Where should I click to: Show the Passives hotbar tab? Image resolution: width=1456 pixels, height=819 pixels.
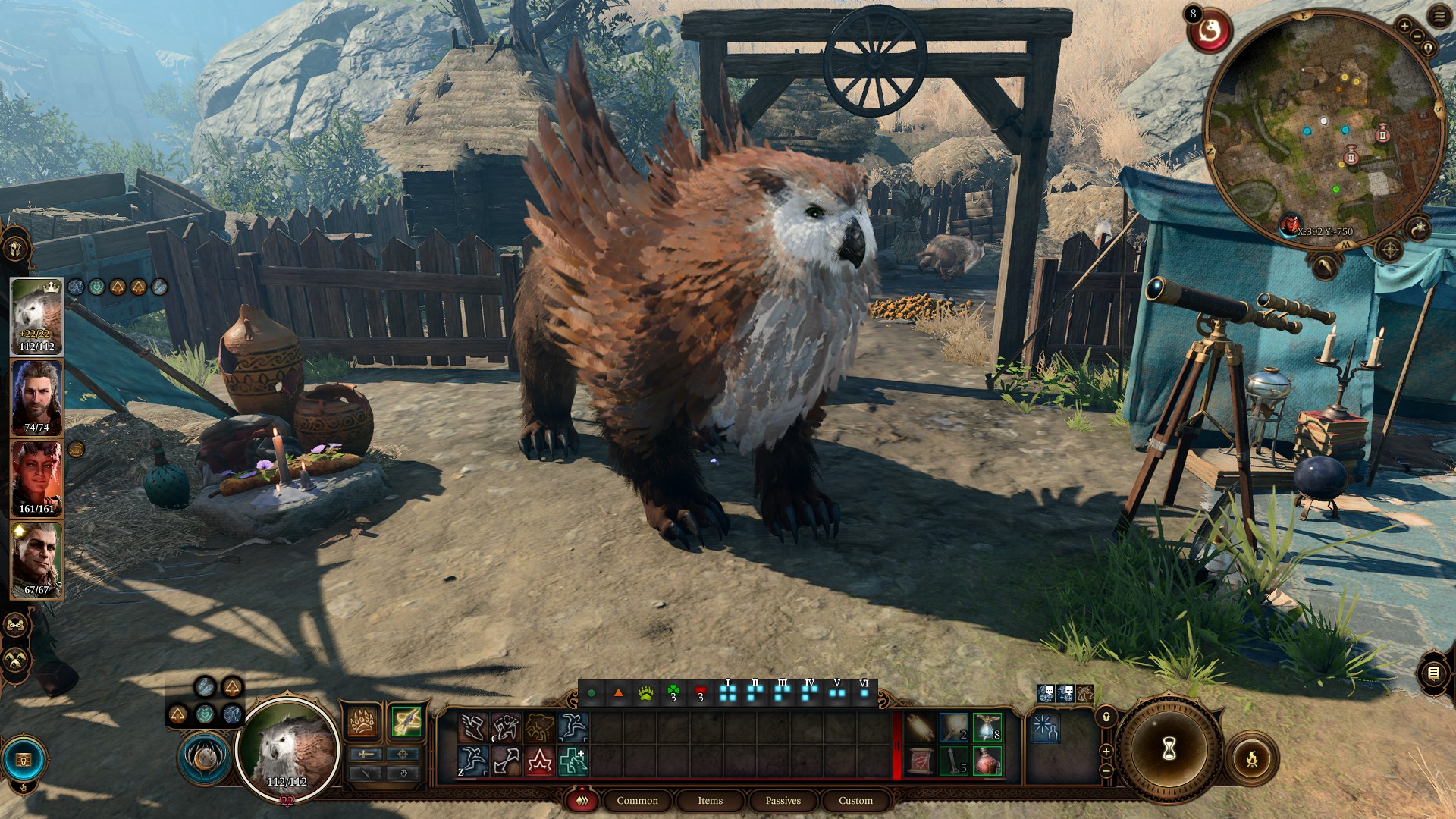point(783,800)
